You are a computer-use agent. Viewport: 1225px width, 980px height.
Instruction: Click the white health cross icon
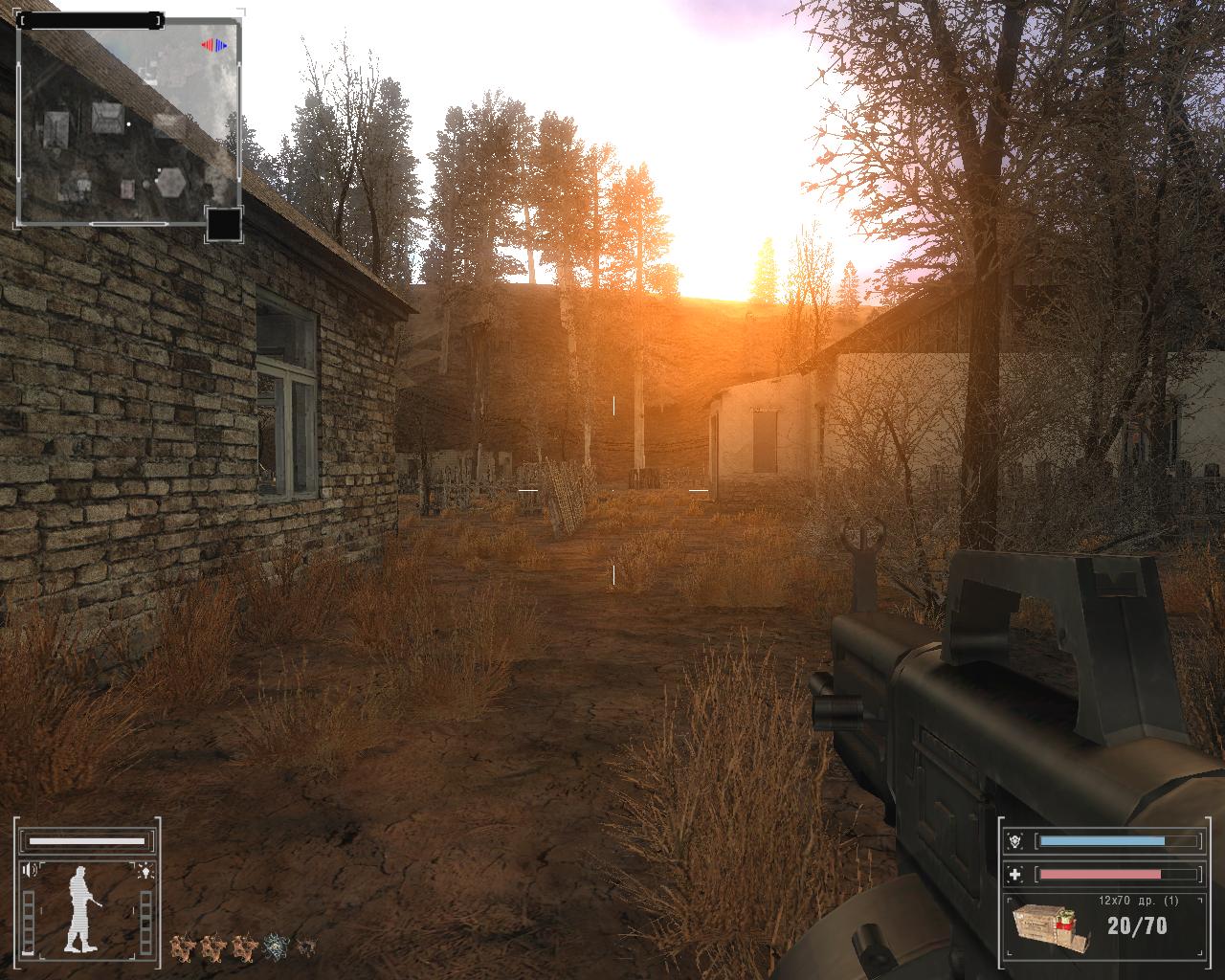coord(1014,874)
